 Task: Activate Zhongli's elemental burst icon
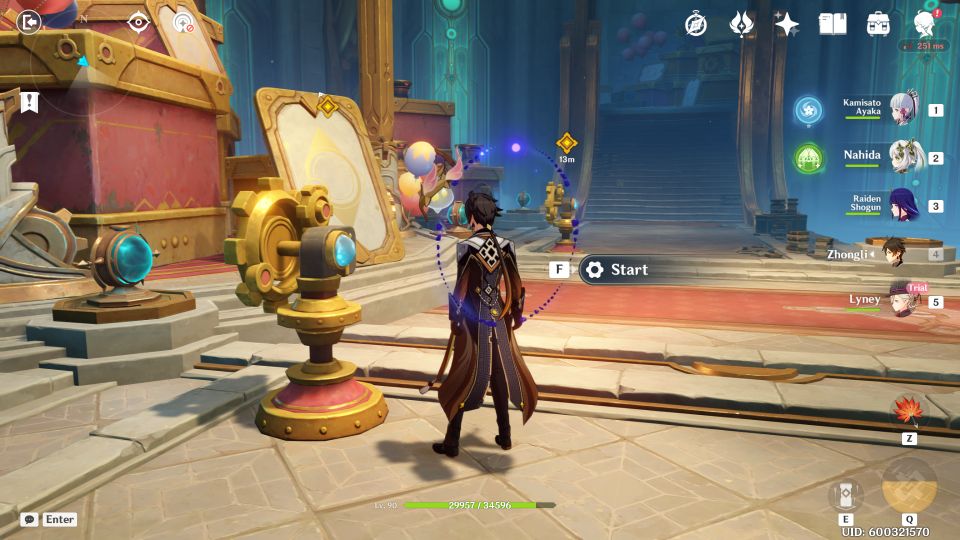click(x=909, y=485)
